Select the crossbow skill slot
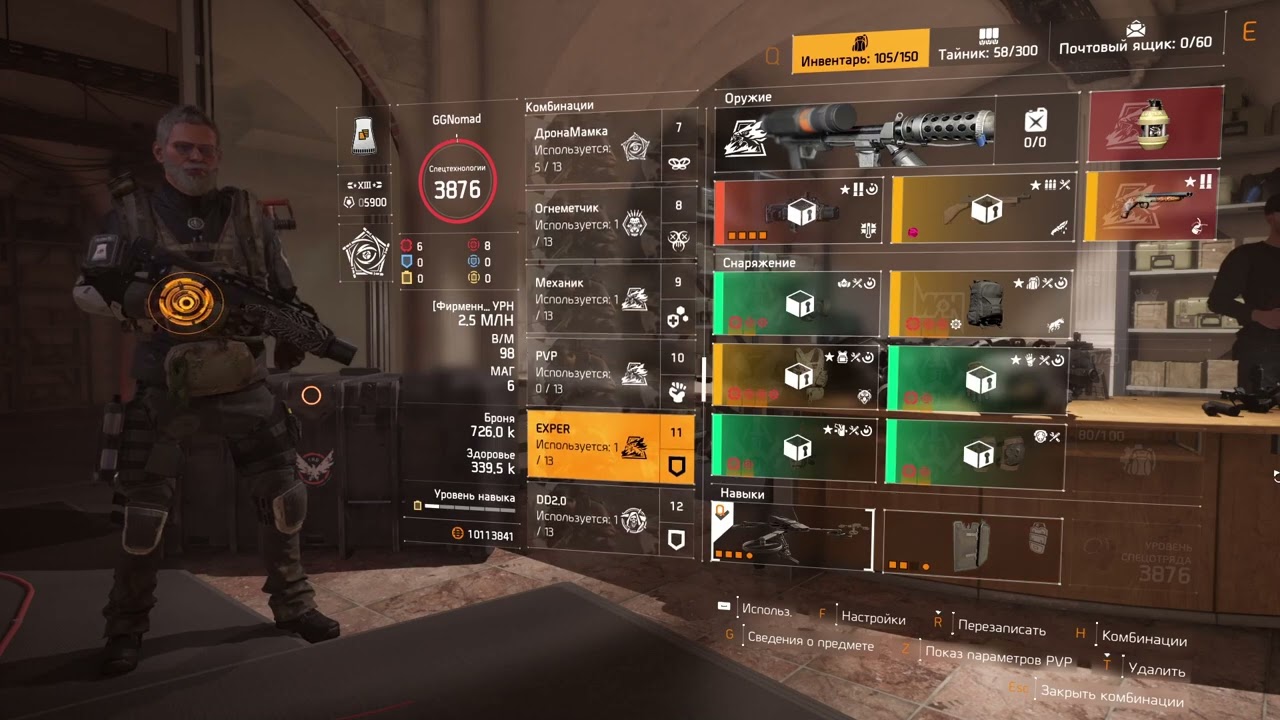Image resolution: width=1280 pixels, height=720 pixels. coord(792,535)
